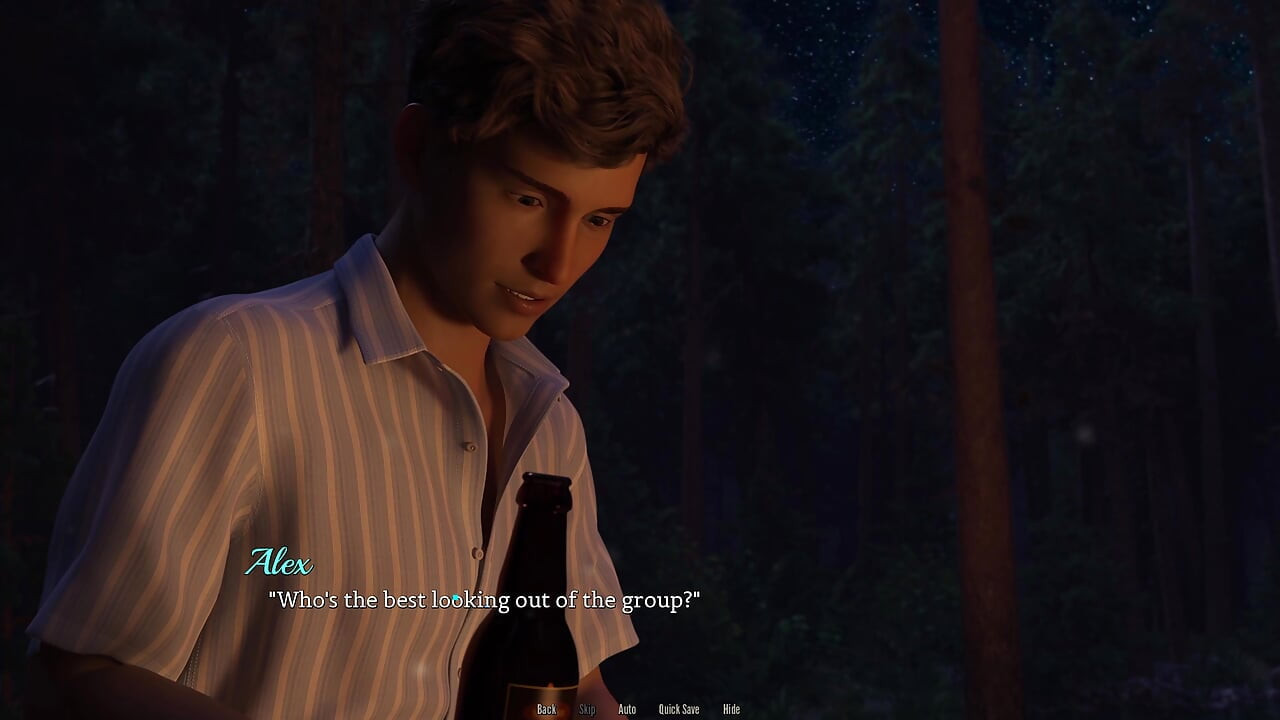Hide the dialogue interface
The width and height of the screenshot is (1280, 720).
tap(731, 709)
